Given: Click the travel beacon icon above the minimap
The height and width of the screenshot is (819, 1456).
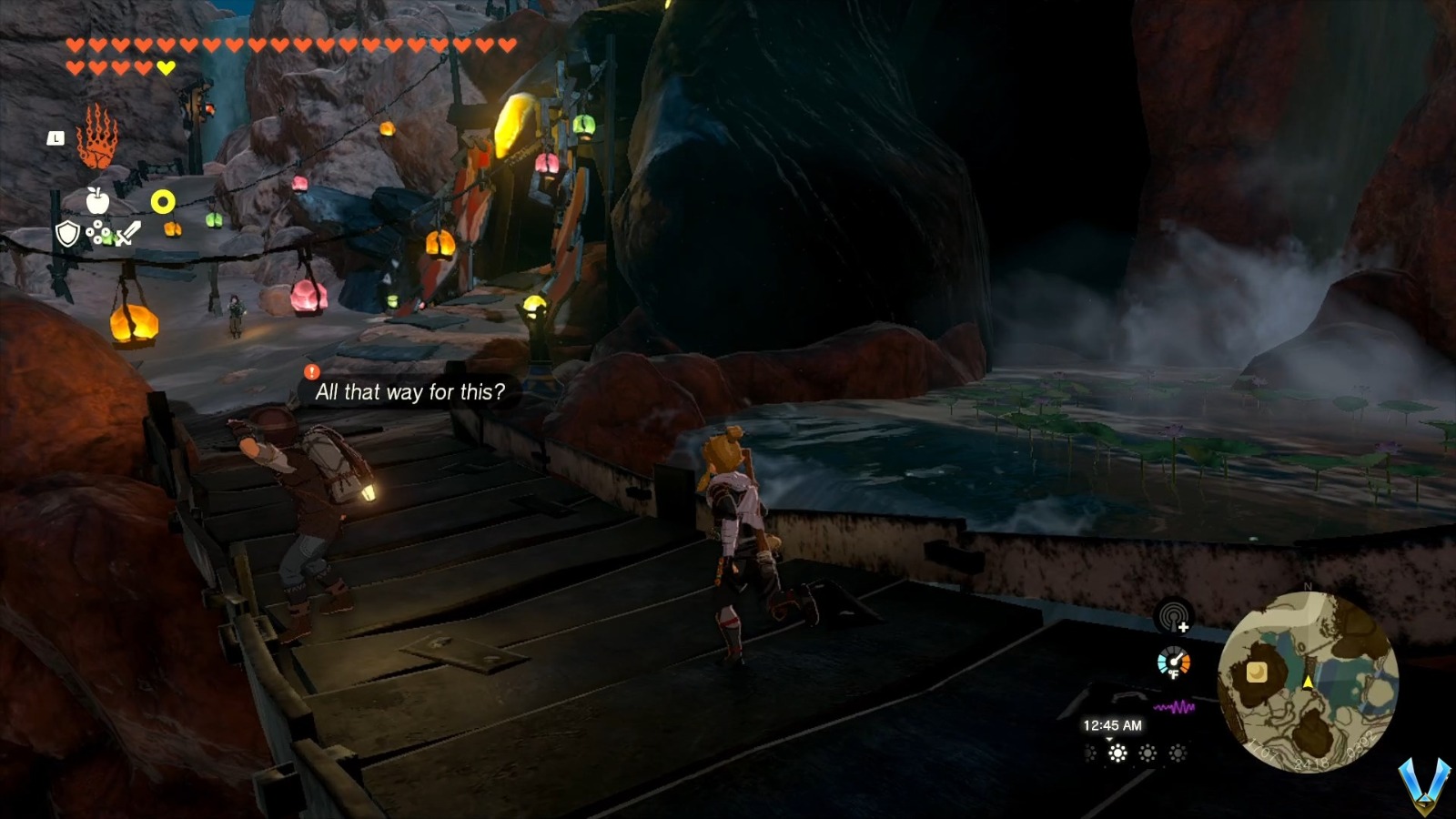Looking at the screenshot, I should click(x=1172, y=617).
